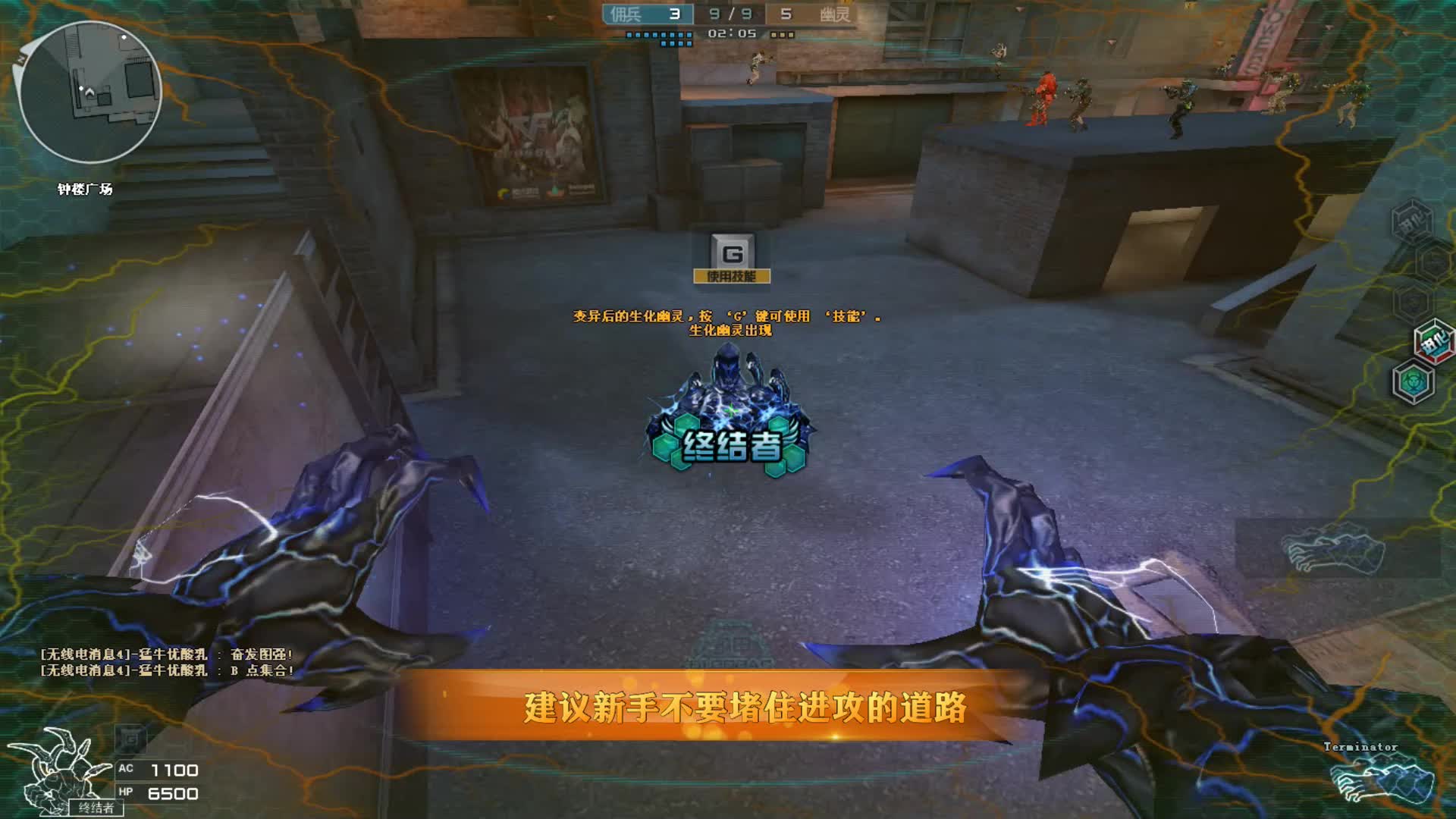Toggle a yellow ghost player indicator square
1456x819 pixels.
coord(773,33)
